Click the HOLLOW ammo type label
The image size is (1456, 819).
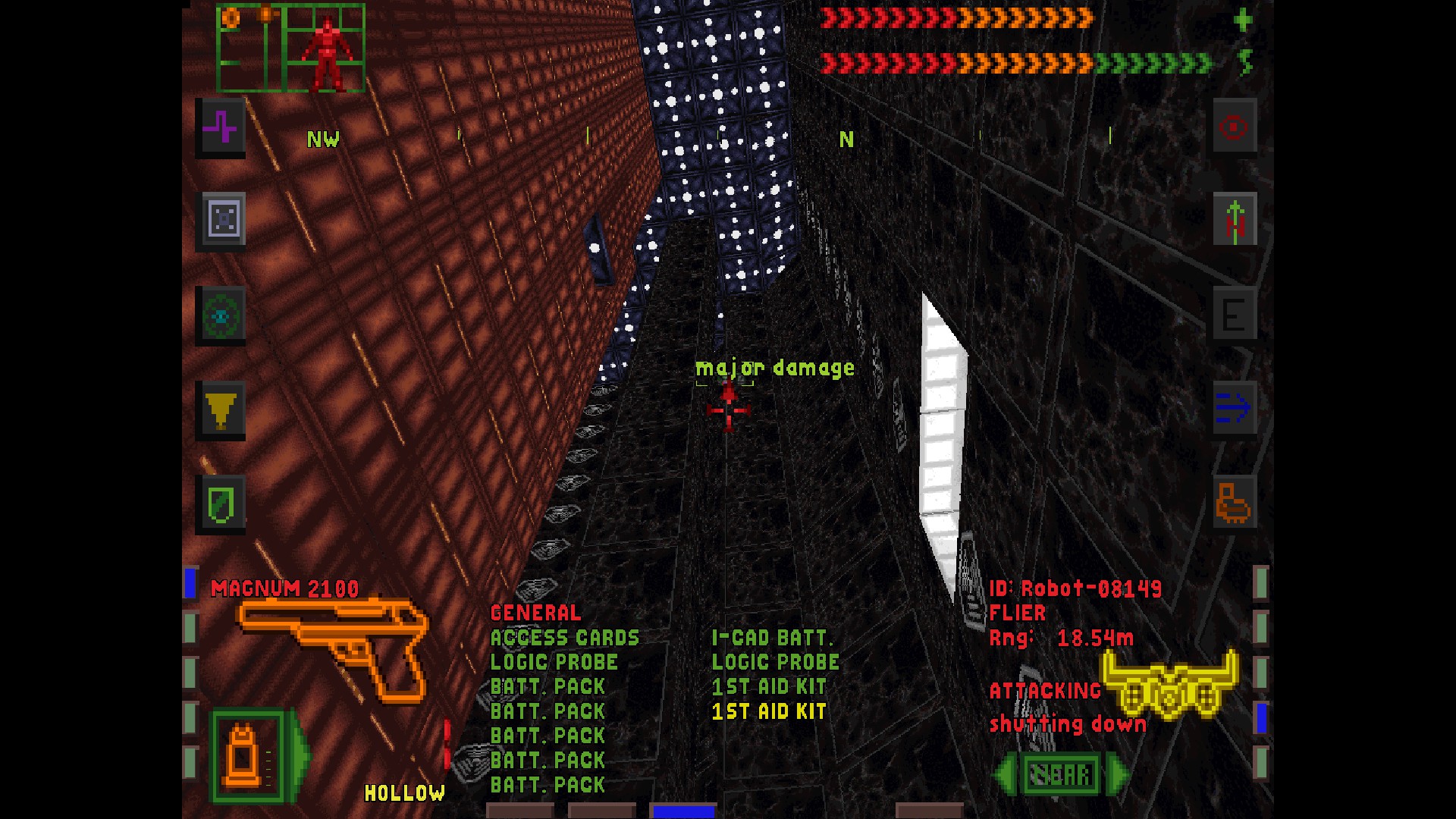(x=404, y=792)
